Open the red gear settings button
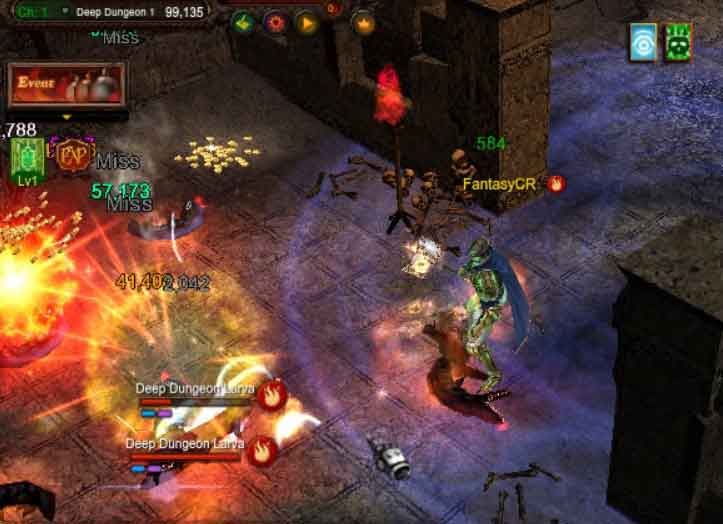 273,22
